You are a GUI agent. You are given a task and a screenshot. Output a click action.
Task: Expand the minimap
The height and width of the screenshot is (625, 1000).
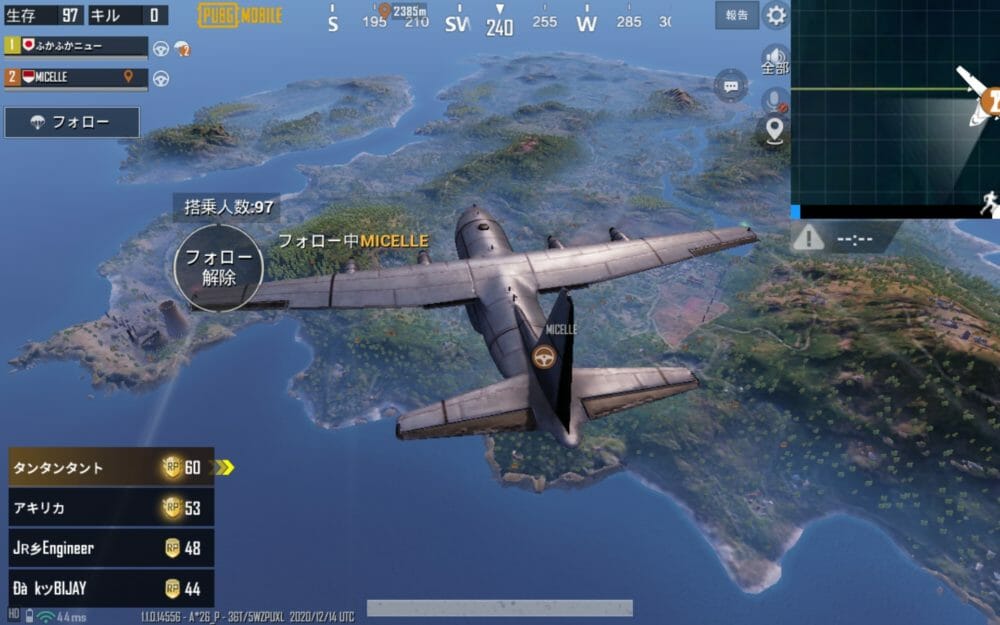(895, 105)
